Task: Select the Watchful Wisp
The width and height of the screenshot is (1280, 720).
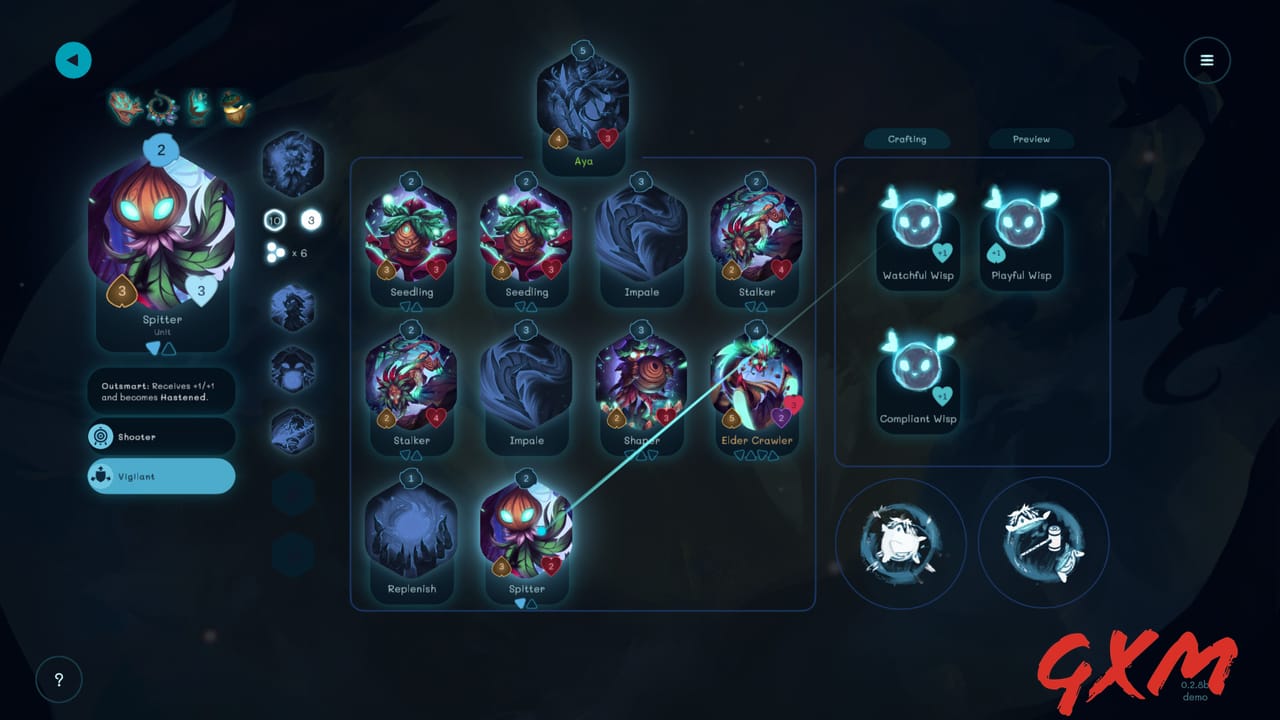Action: click(917, 235)
